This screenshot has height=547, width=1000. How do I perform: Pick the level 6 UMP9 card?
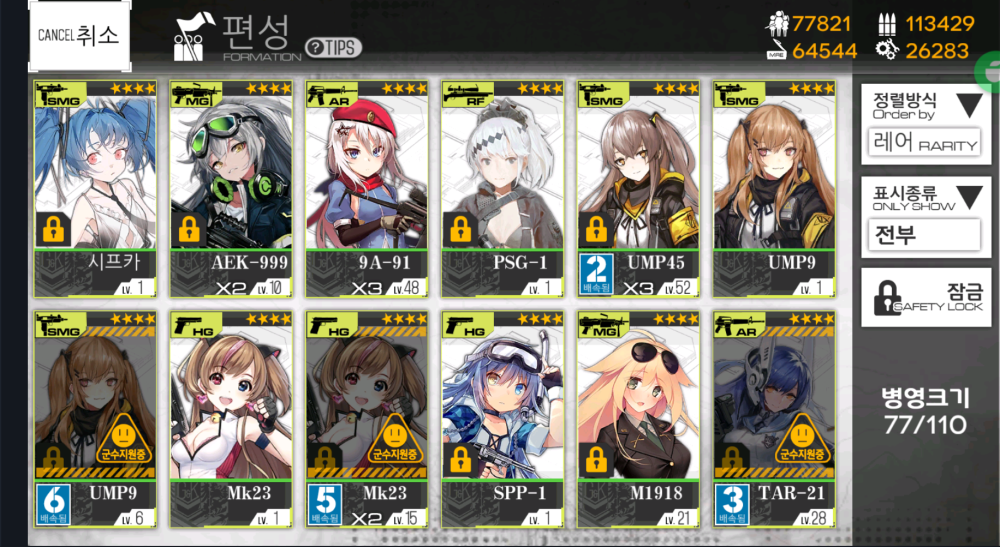pyautogui.click(x=95, y=420)
